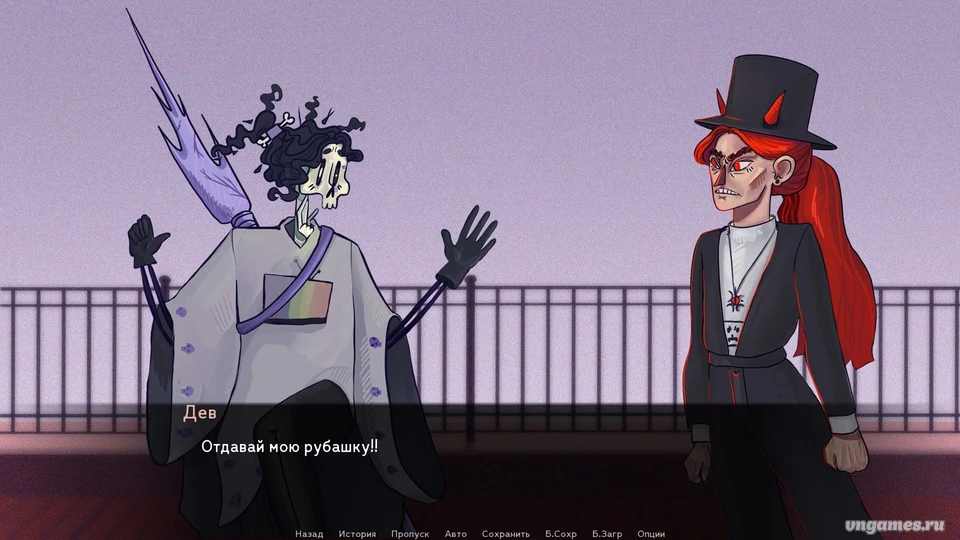The height and width of the screenshot is (540, 960).
Task: Advance the dialogue text "Отдавай мою рубашку!!"
Action: [x=289, y=447]
